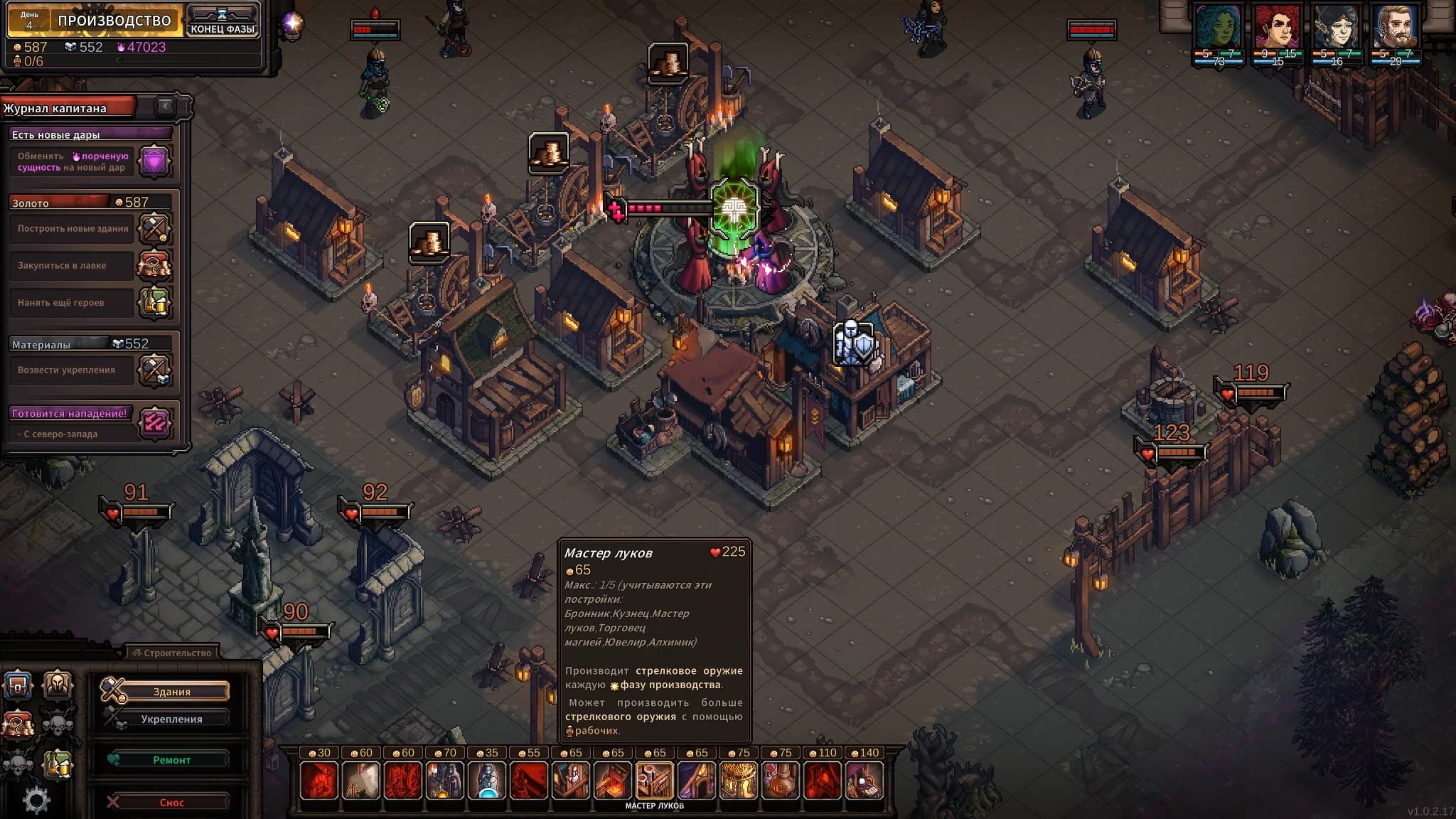Viewport: 1456px width, 819px height.
Task: Open the tavern bottle and beer icon
Action: point(58,764)
